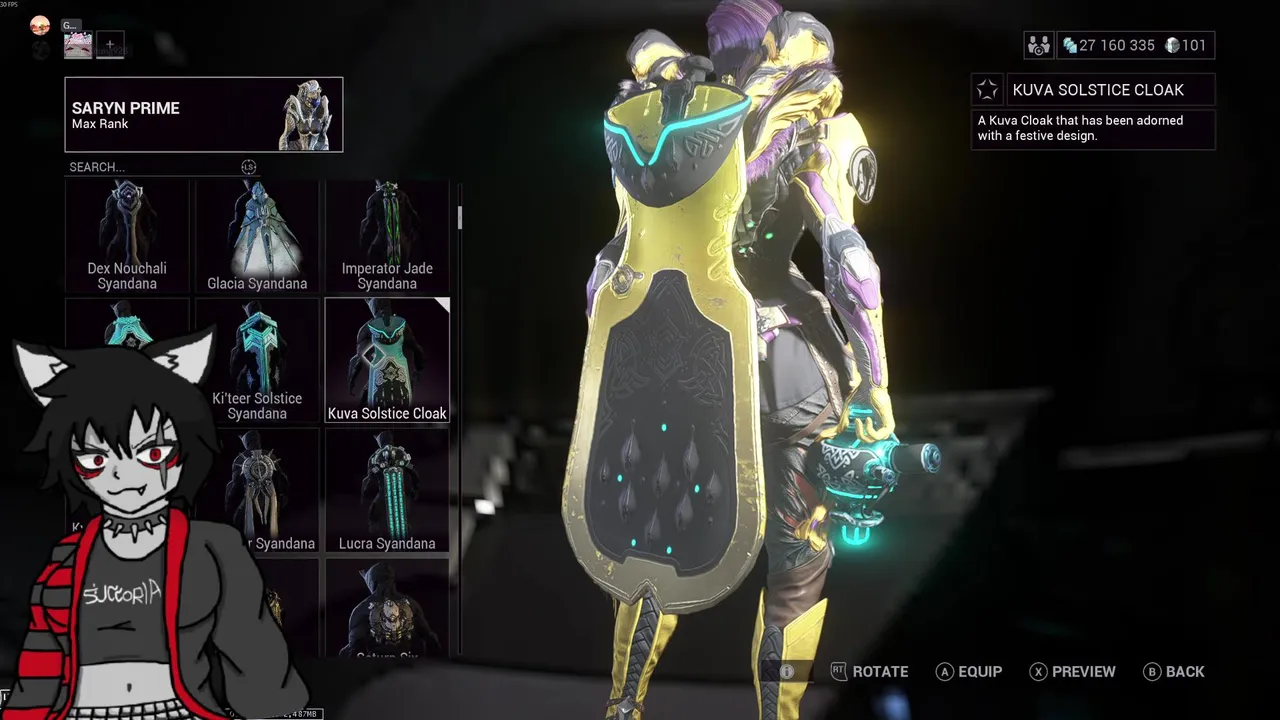Preview the Kuva Solstice Cloak
This screenshot has width=1280, height=720.
click(x=1072, y=672)
